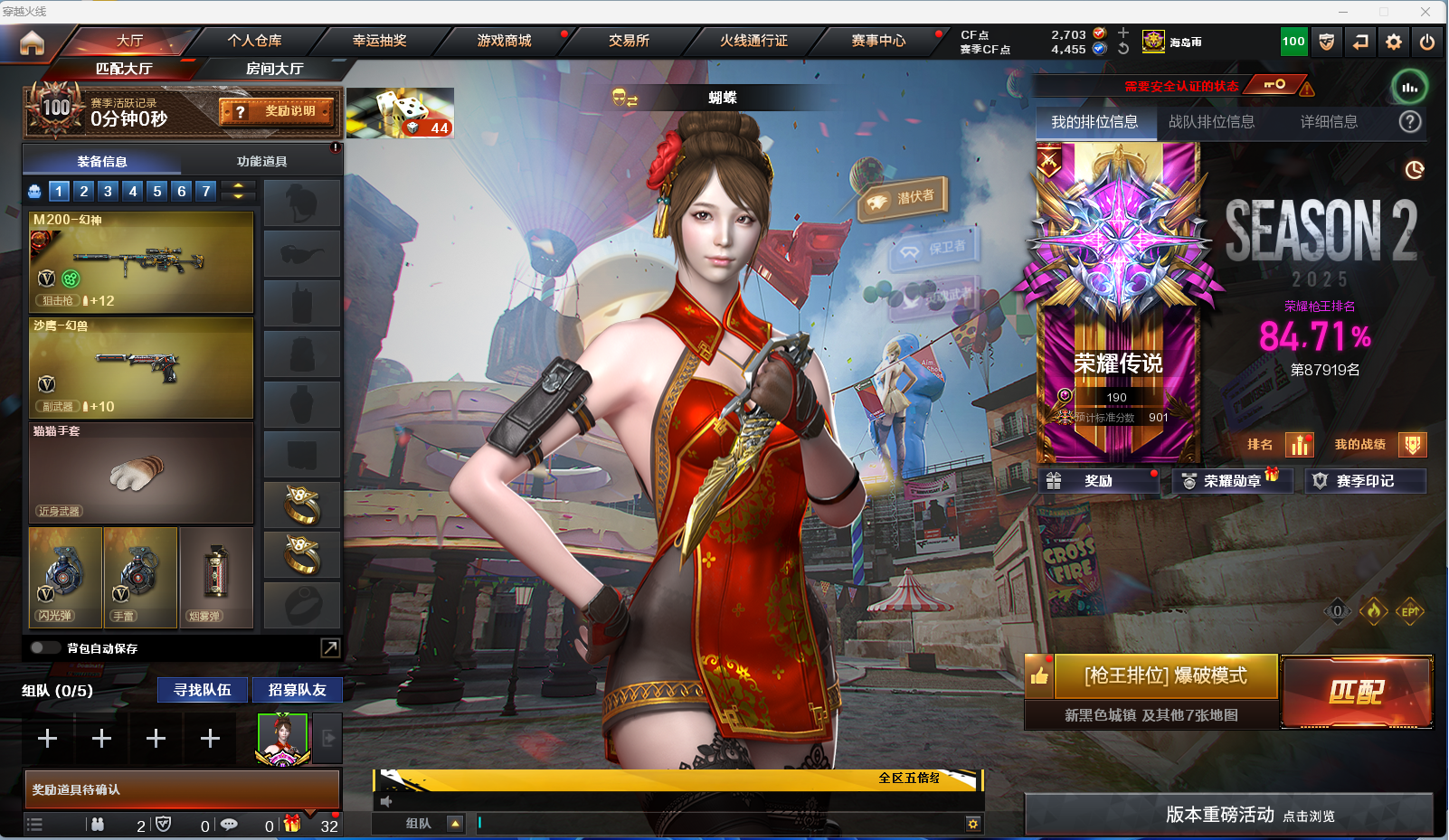This screenshot has width=1449, height=840.
Task: Open the 游戏商城 shop
Action: (504, 41)
